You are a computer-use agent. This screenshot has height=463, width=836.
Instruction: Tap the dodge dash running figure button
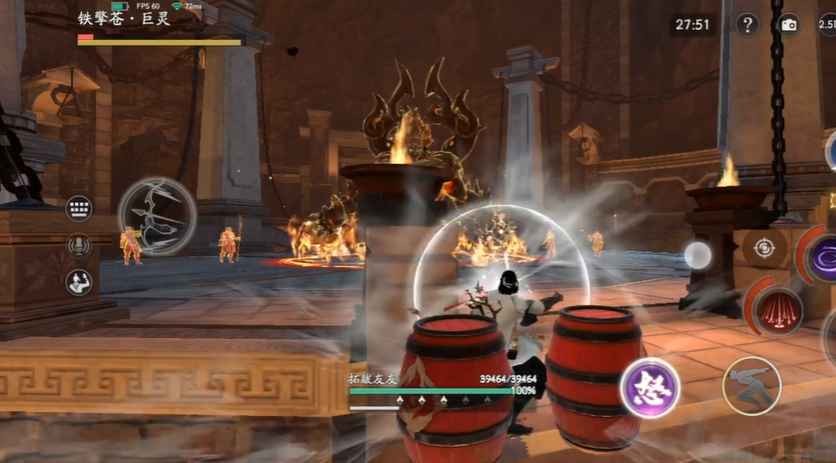(x=751, y=385)
